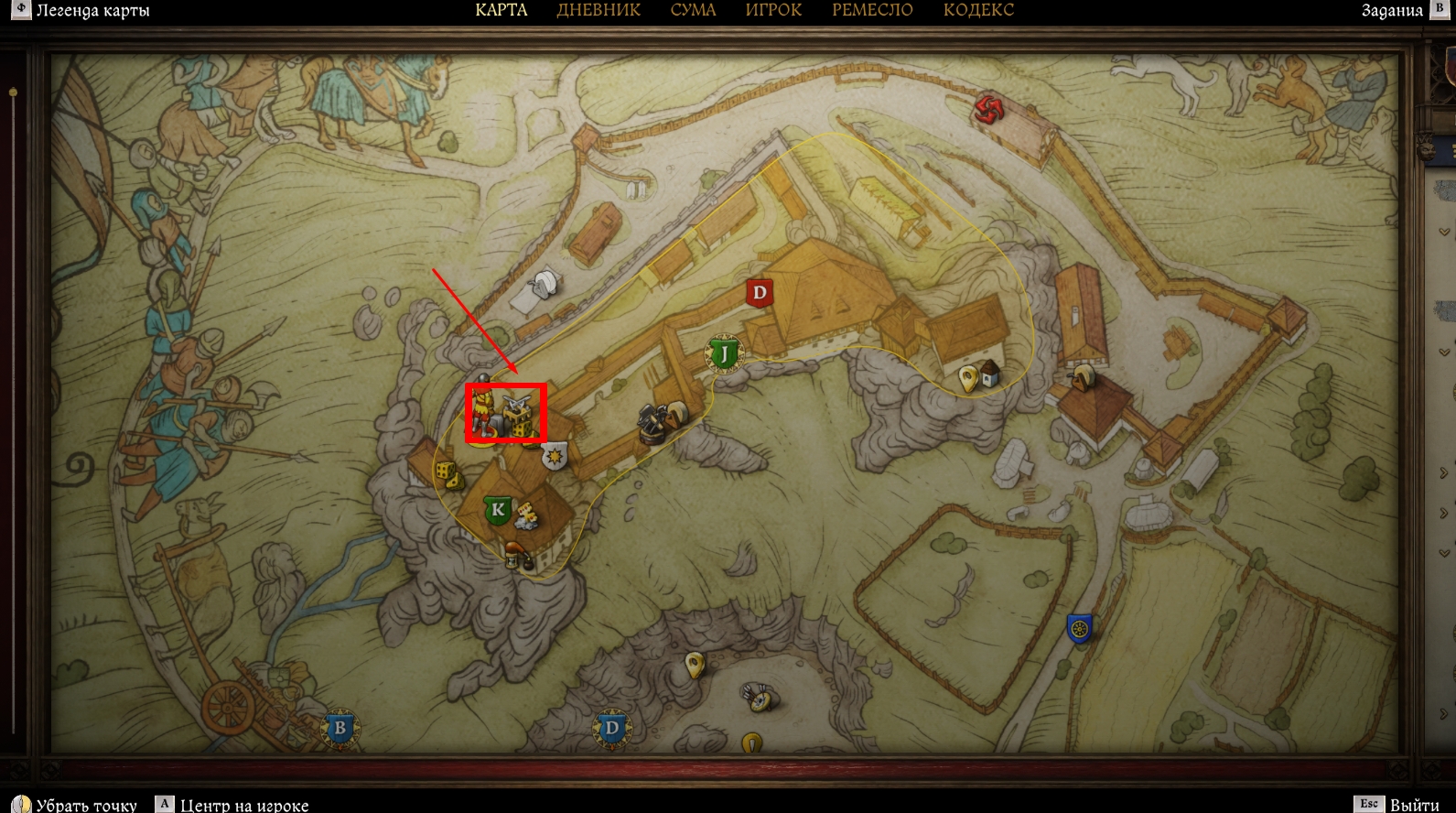Click the yellow dice marker on the cliff edge
This screenshot has width=1456, height=813.
pos(446,474)
